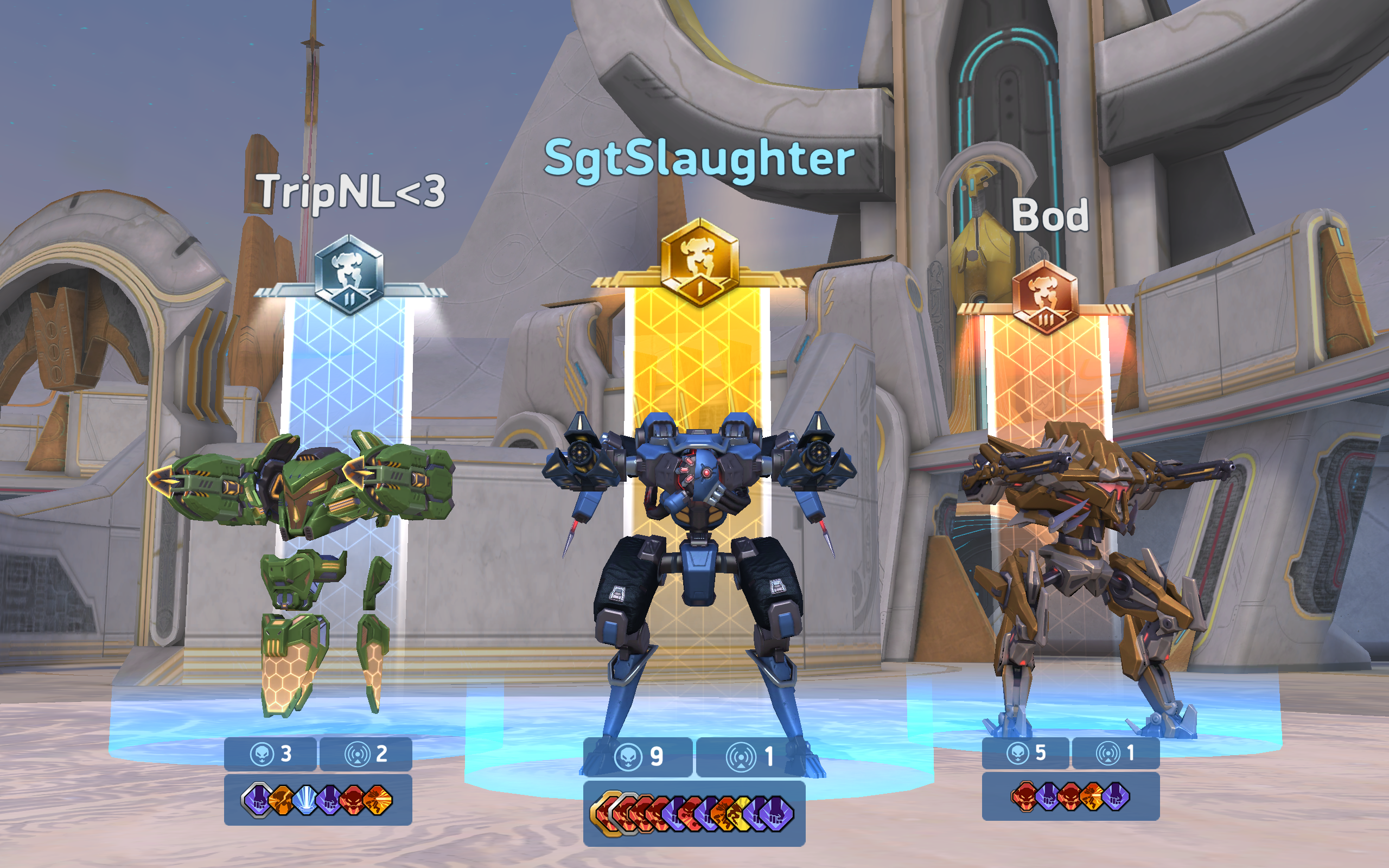This screenshot has height=868, width=1389.
Task: Click the TripNL<3 player name
Action: [350, 191]
